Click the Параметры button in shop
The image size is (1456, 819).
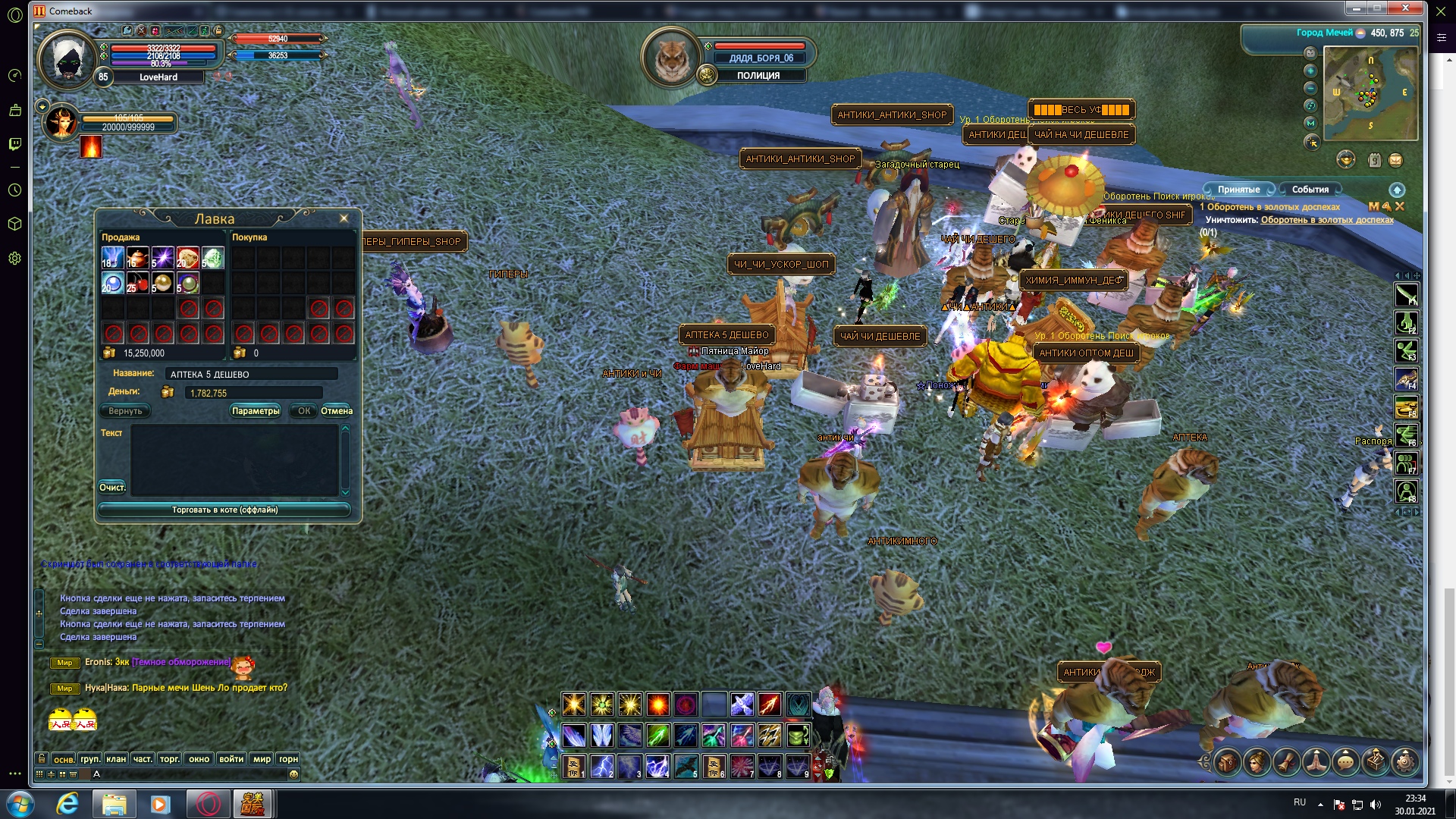[256, 411]
